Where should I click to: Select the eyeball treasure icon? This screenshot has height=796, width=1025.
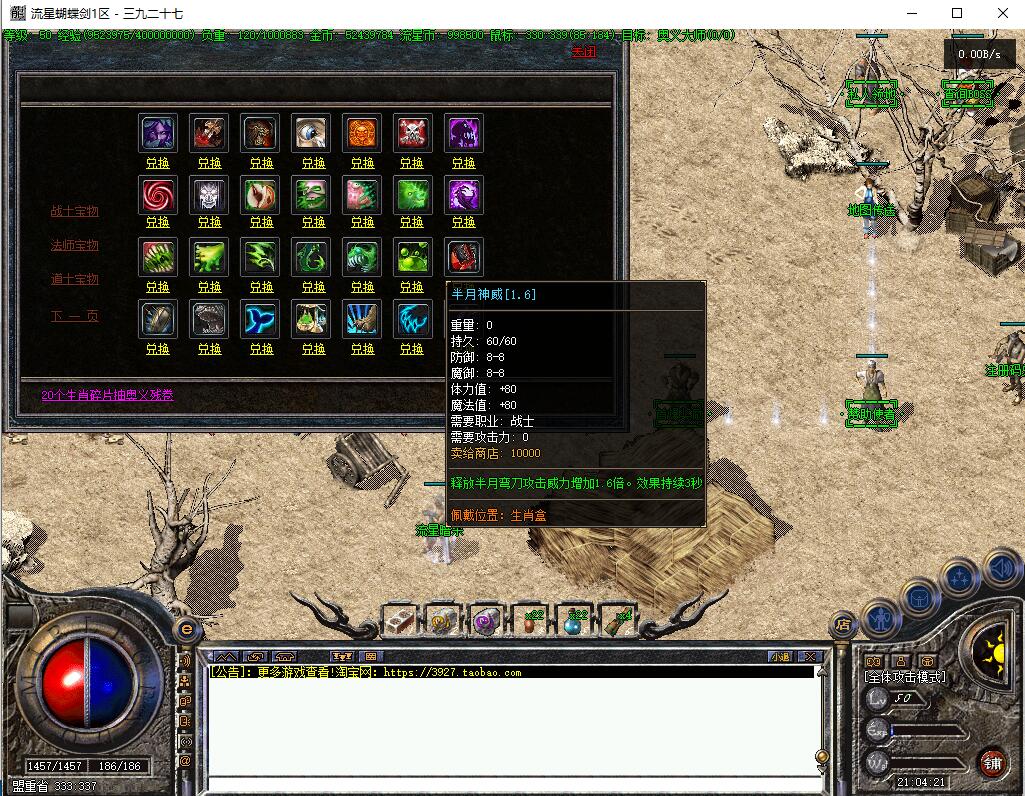pyautogui.click(x=312, y=132)
